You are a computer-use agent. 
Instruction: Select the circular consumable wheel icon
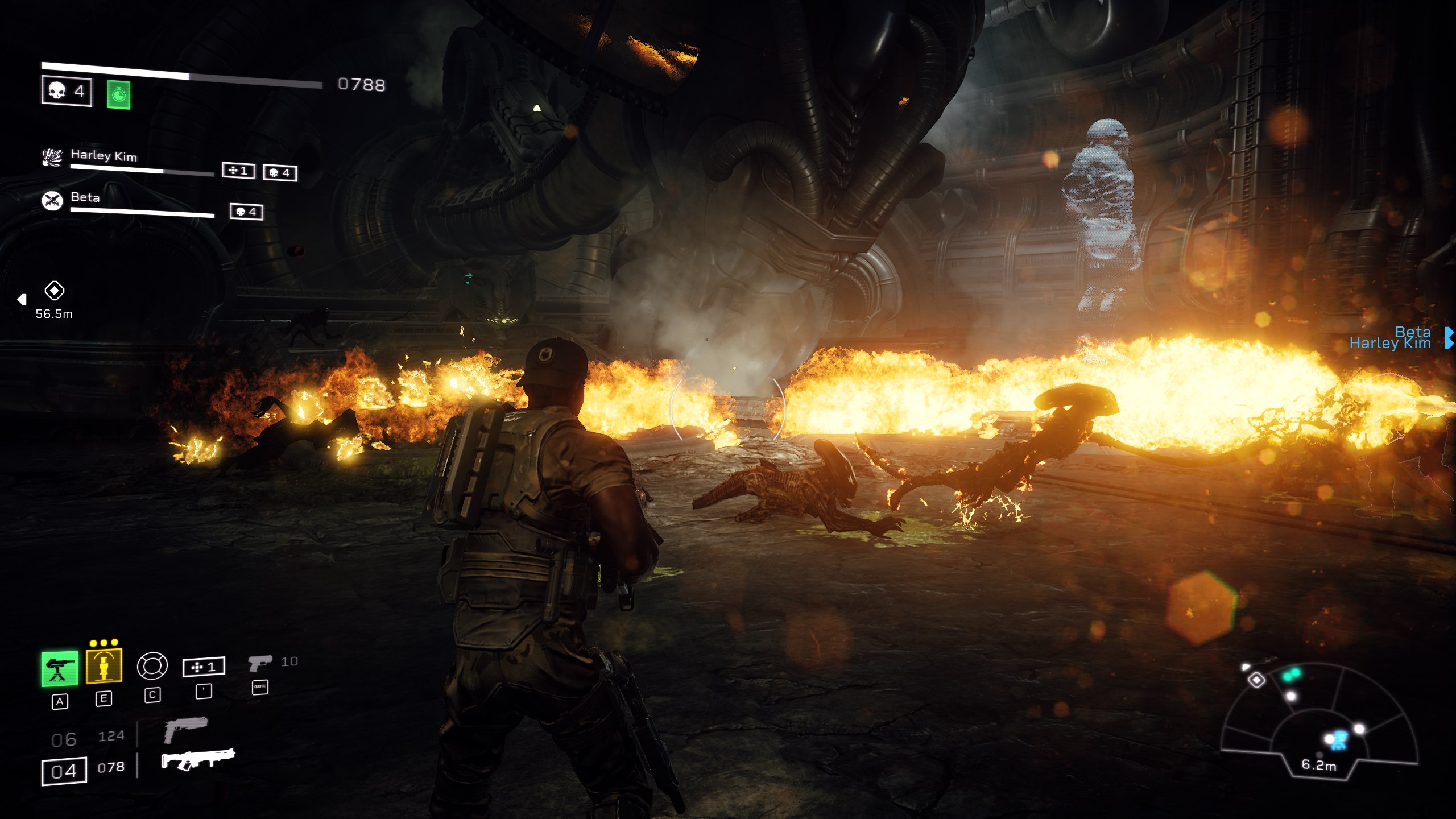point(152,665)
